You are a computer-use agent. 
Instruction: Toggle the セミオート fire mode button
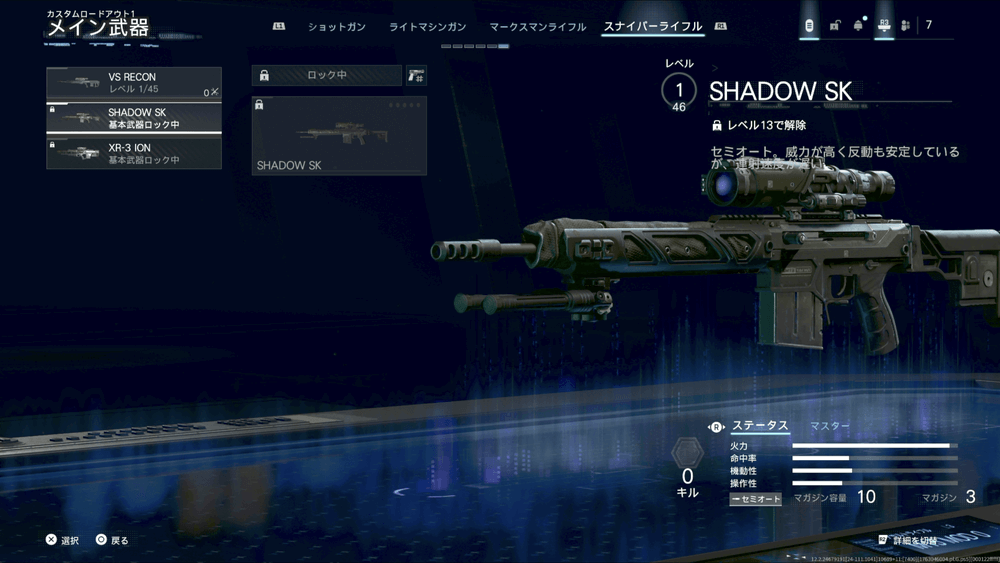[755, 498]
